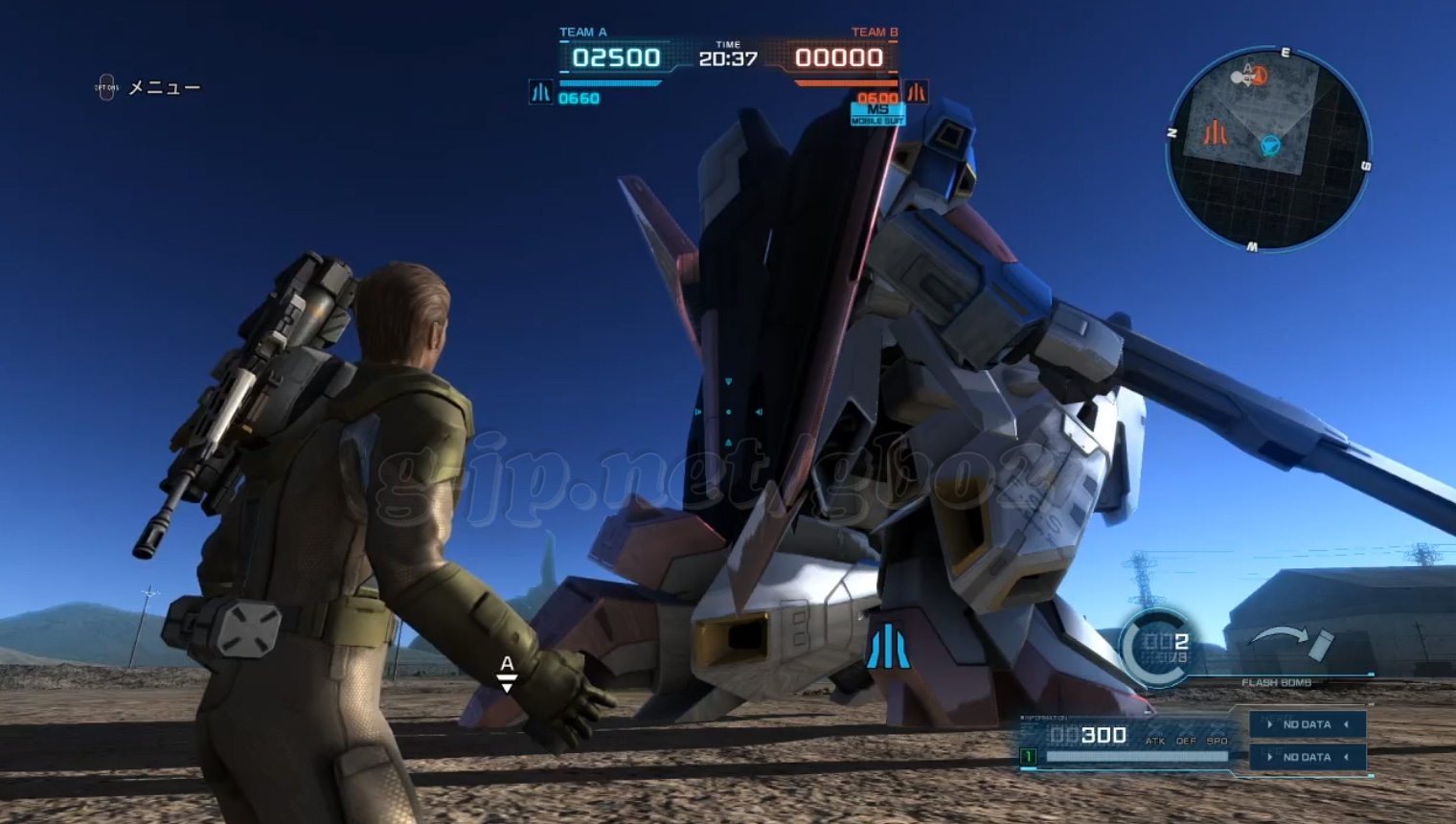Select the orange enemy base marker on minimap

coord(1215,132)
